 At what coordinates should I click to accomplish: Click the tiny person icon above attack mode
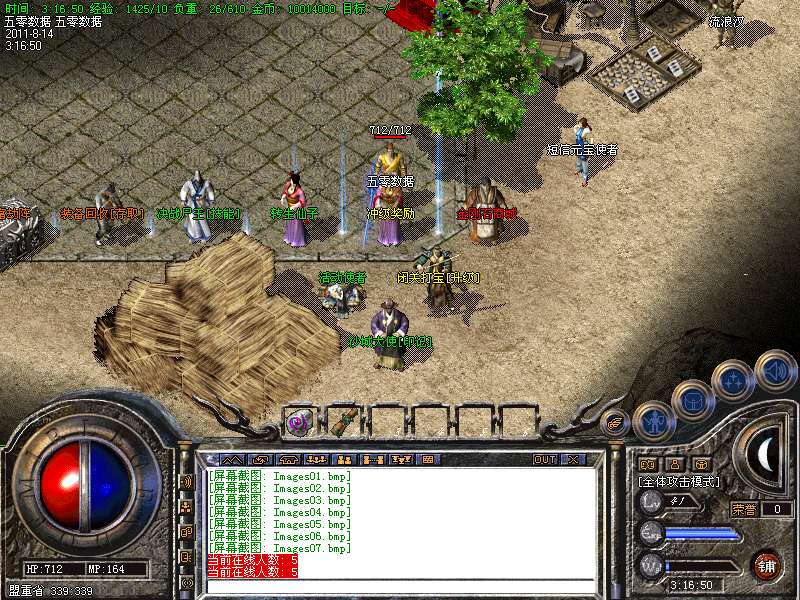click(x=673, y=464)
